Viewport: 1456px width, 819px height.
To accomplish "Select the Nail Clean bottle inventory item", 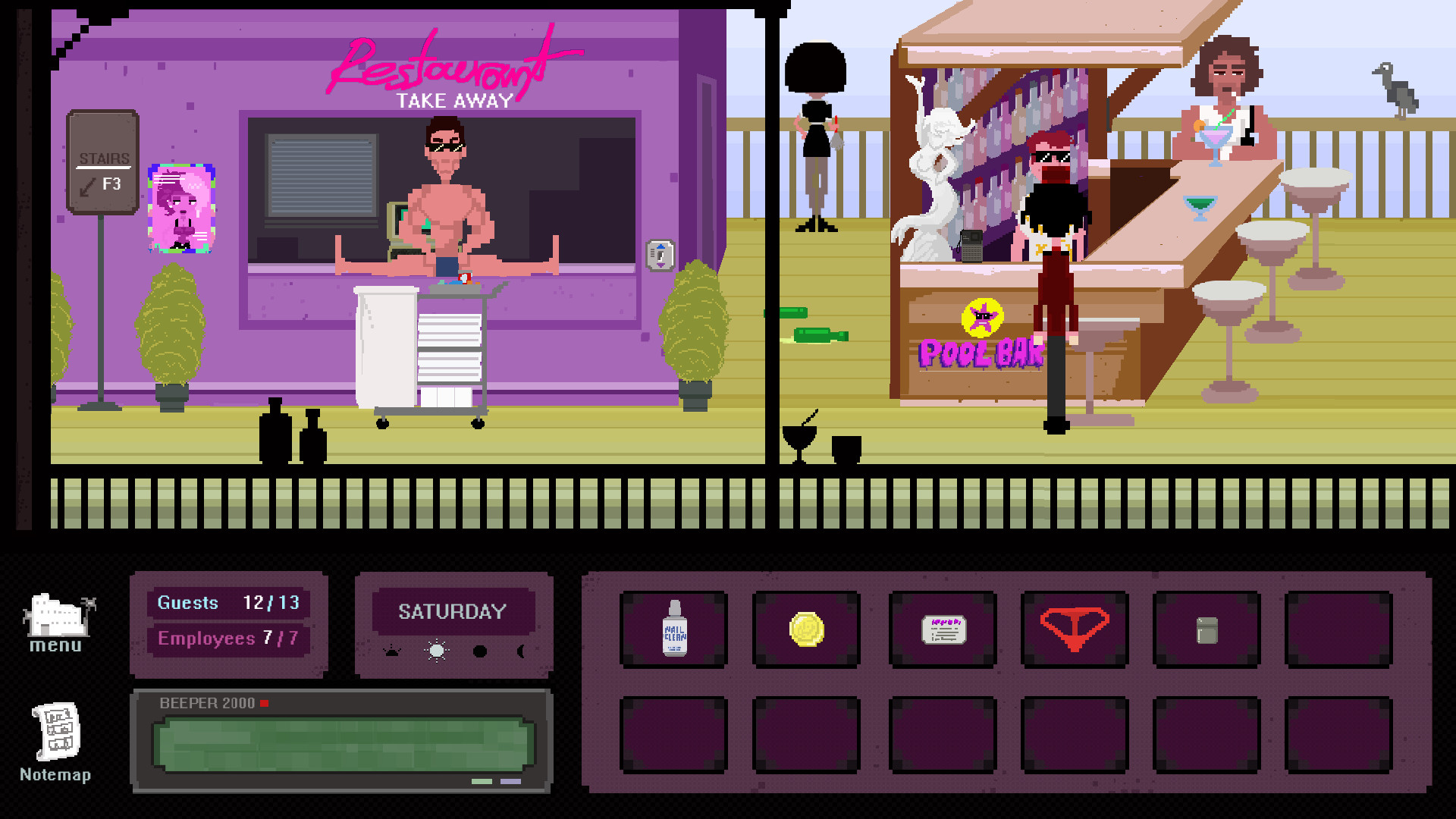I will (674, 629).
